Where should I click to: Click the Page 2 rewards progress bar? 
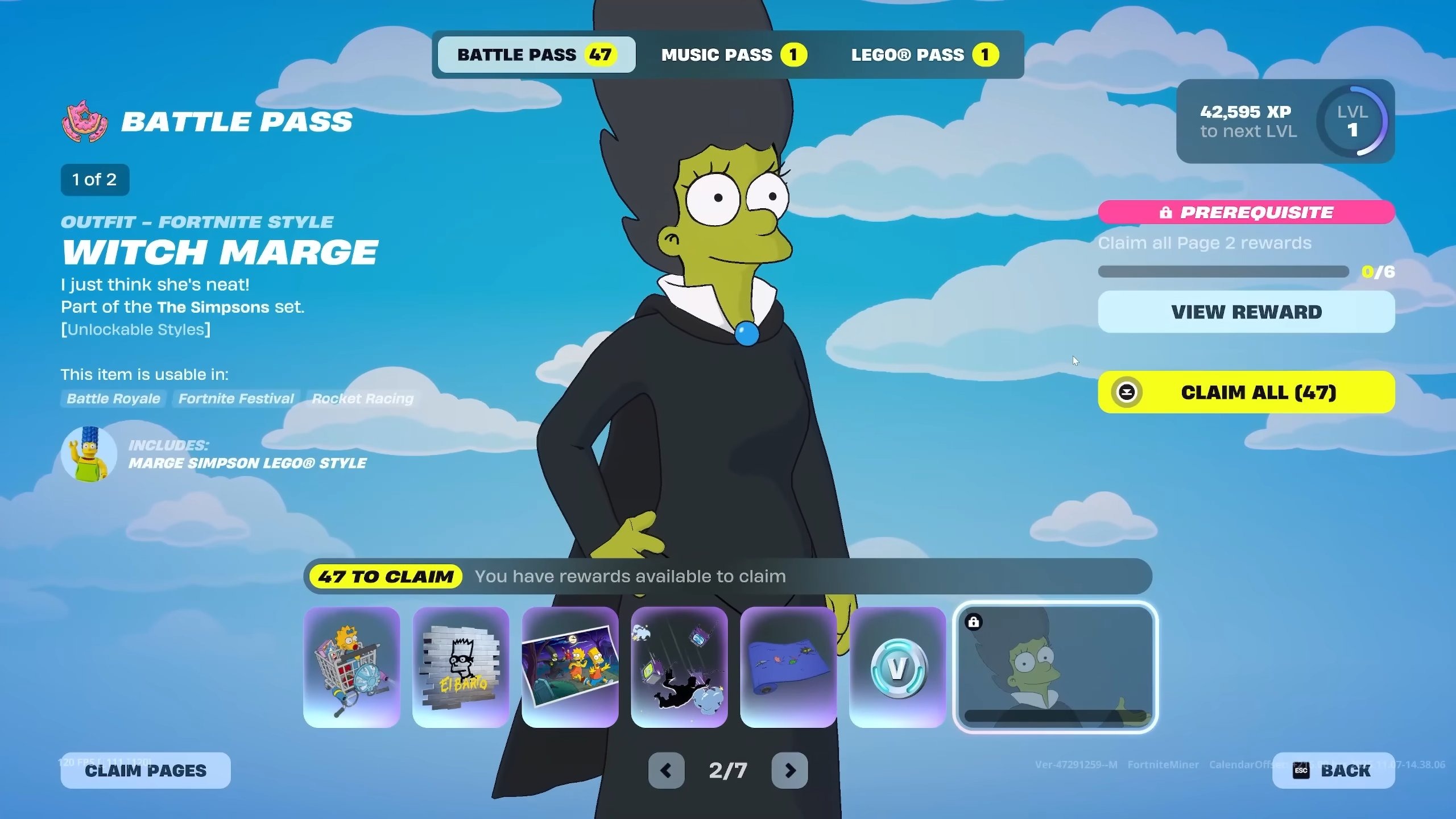click(1223, 272)
